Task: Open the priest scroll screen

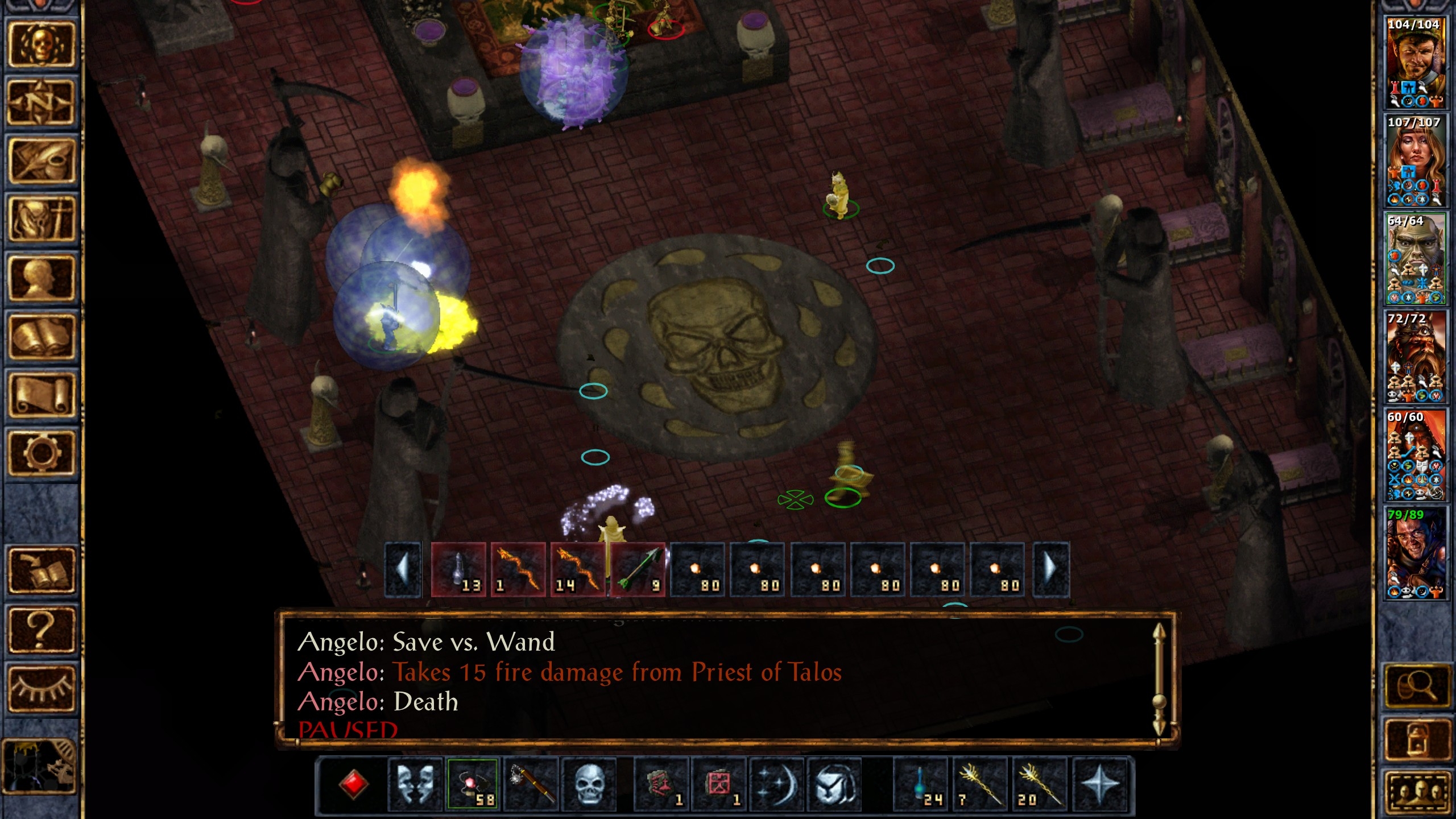Action: (x=40, y=395)
